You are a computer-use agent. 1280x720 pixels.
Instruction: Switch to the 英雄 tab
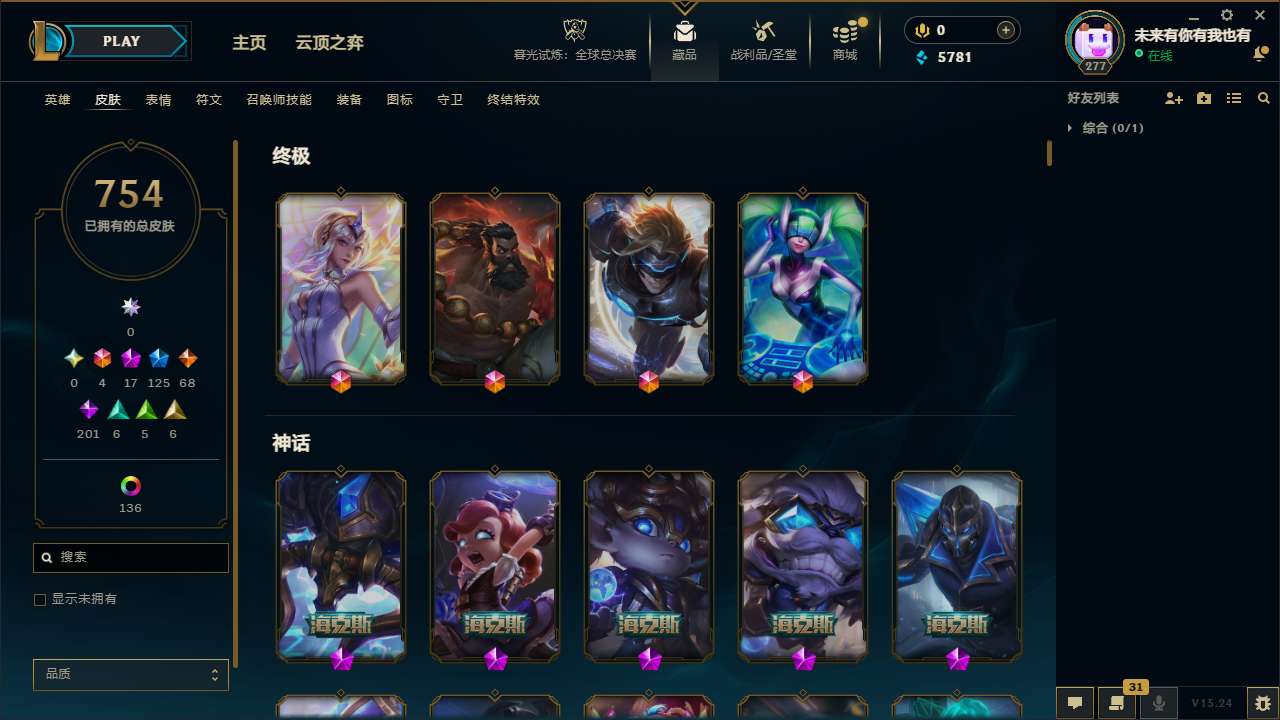[x=57, y=99]
